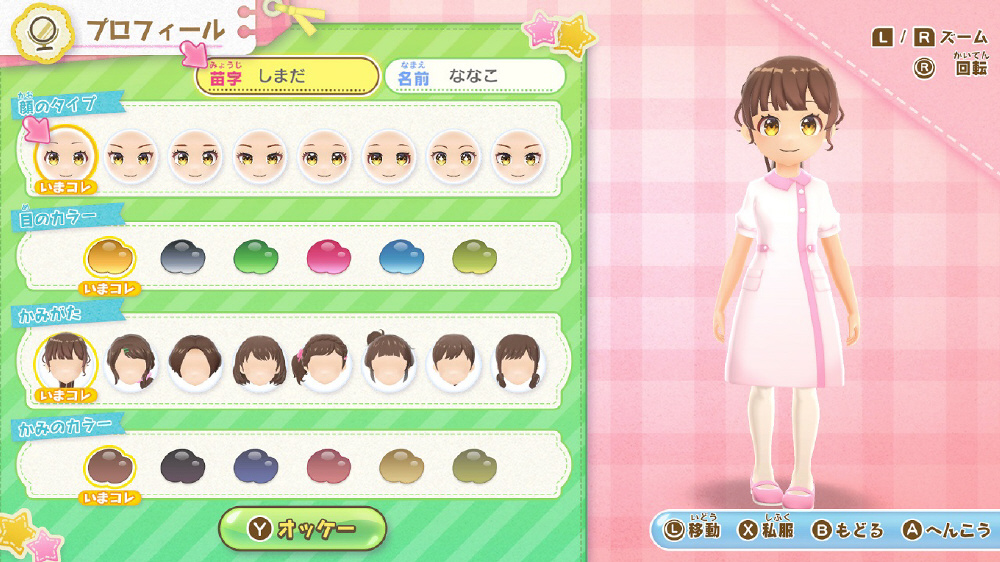Screen dimensions: 1000x562
Task: Select the first name field ななこ
Action: [475, 76]
